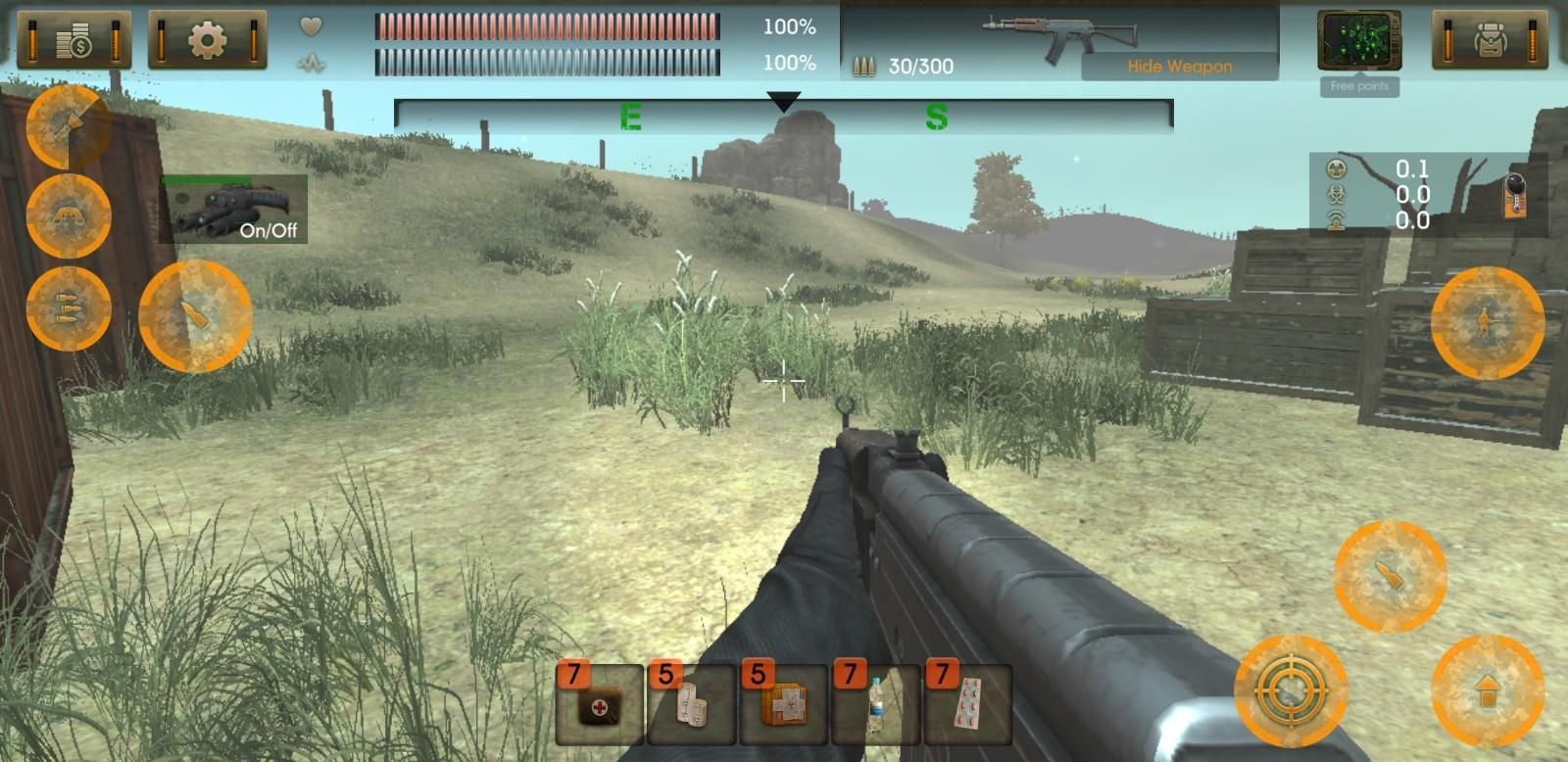This screenshot has height=762, width=1568.
Task: Open the coins shop button
Action: (x=74, y=40)
